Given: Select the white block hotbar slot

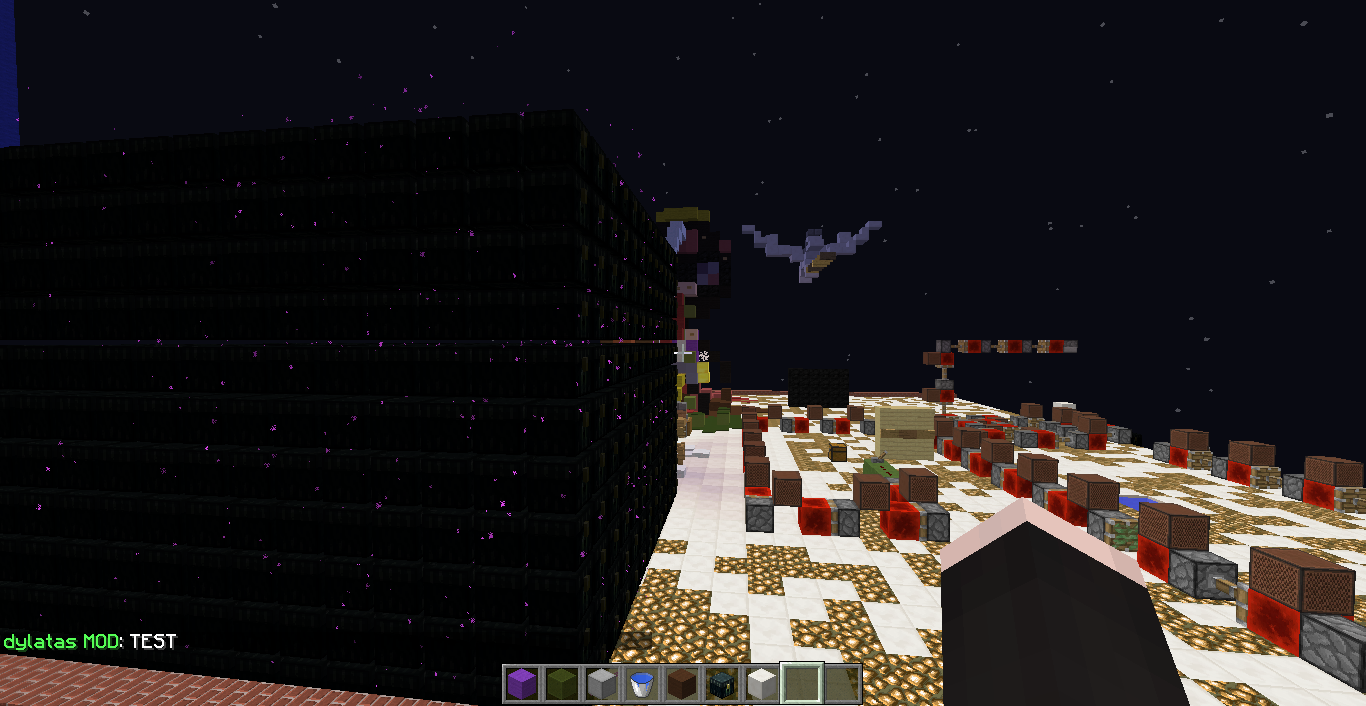Looking at the screenshot, I should pyautogui.click(x=761, y=684).
